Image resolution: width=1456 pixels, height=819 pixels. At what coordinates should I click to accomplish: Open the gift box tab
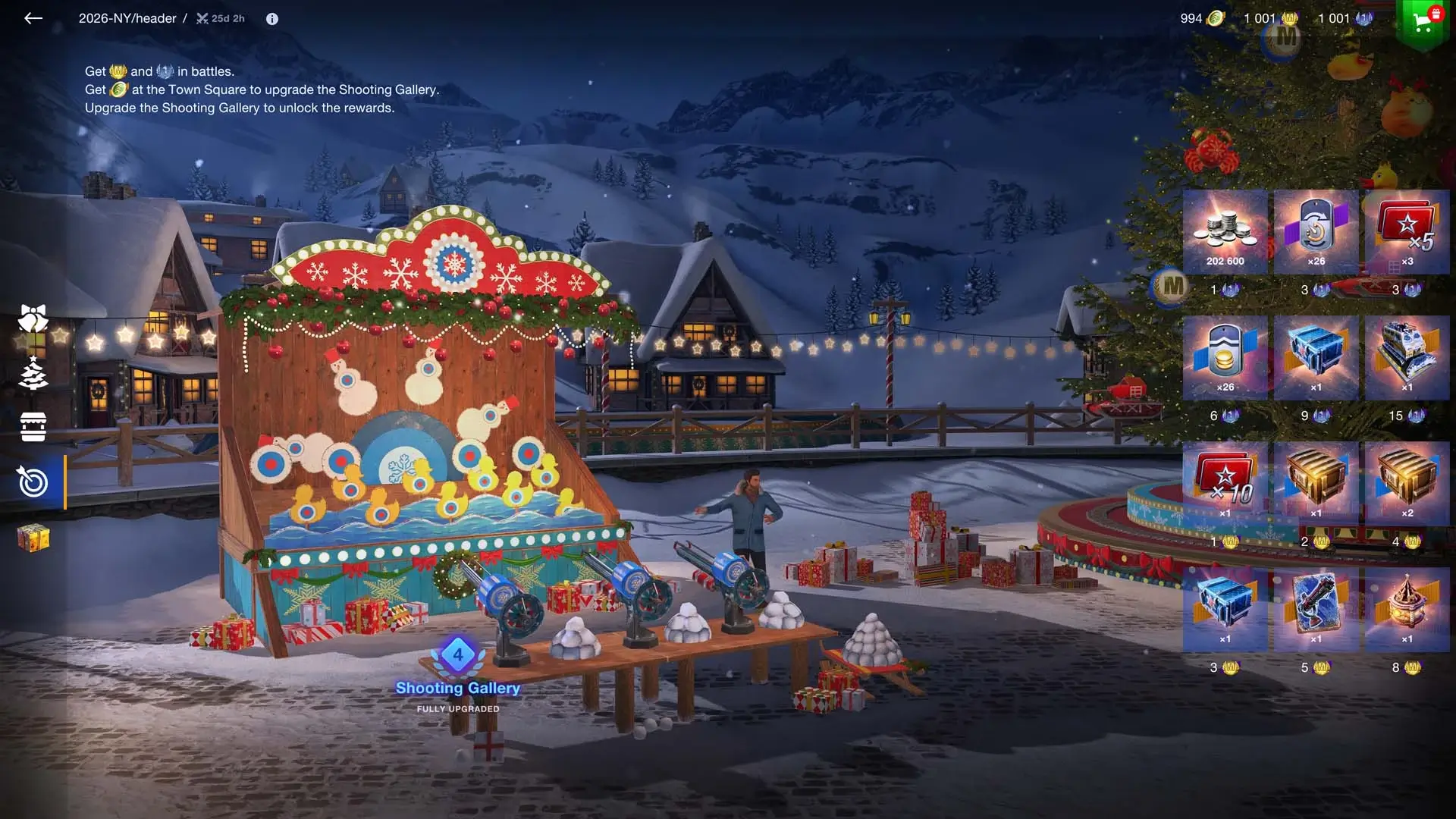click(x=33, y=538)
